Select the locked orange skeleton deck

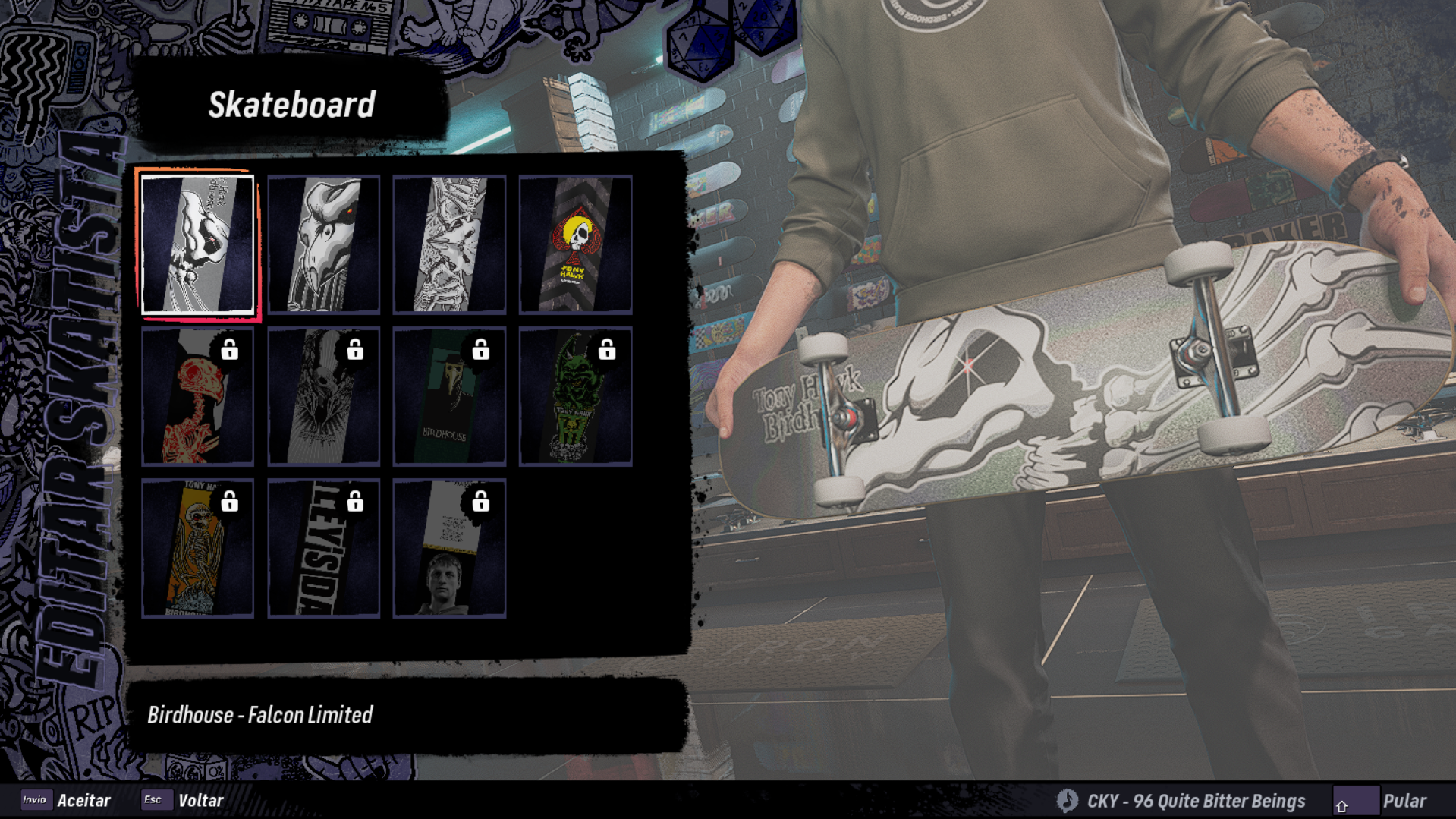click(x=197, y=548)
